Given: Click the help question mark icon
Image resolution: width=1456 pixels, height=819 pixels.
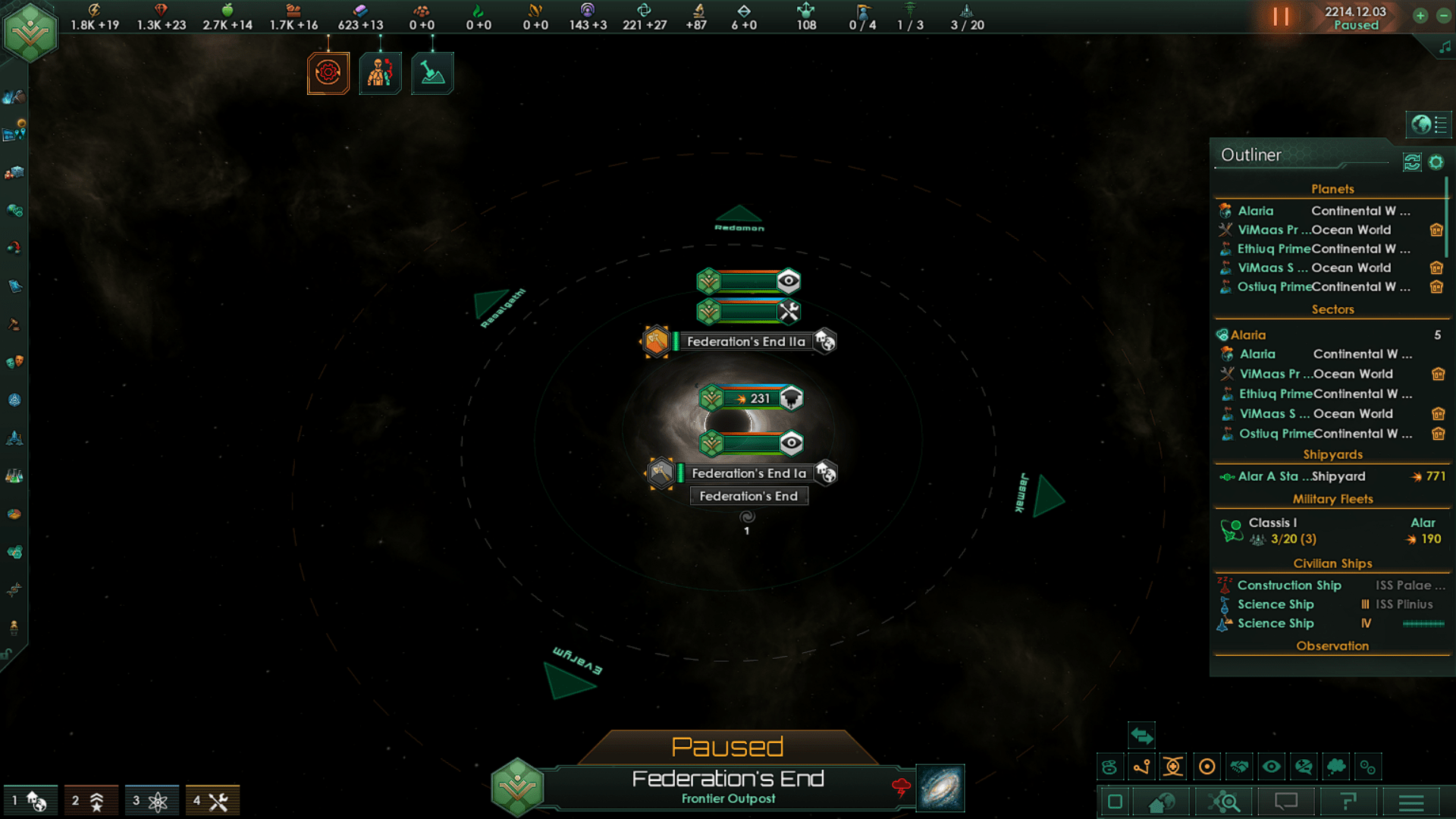Looking at the screenshot, I should coord(1350,801).
